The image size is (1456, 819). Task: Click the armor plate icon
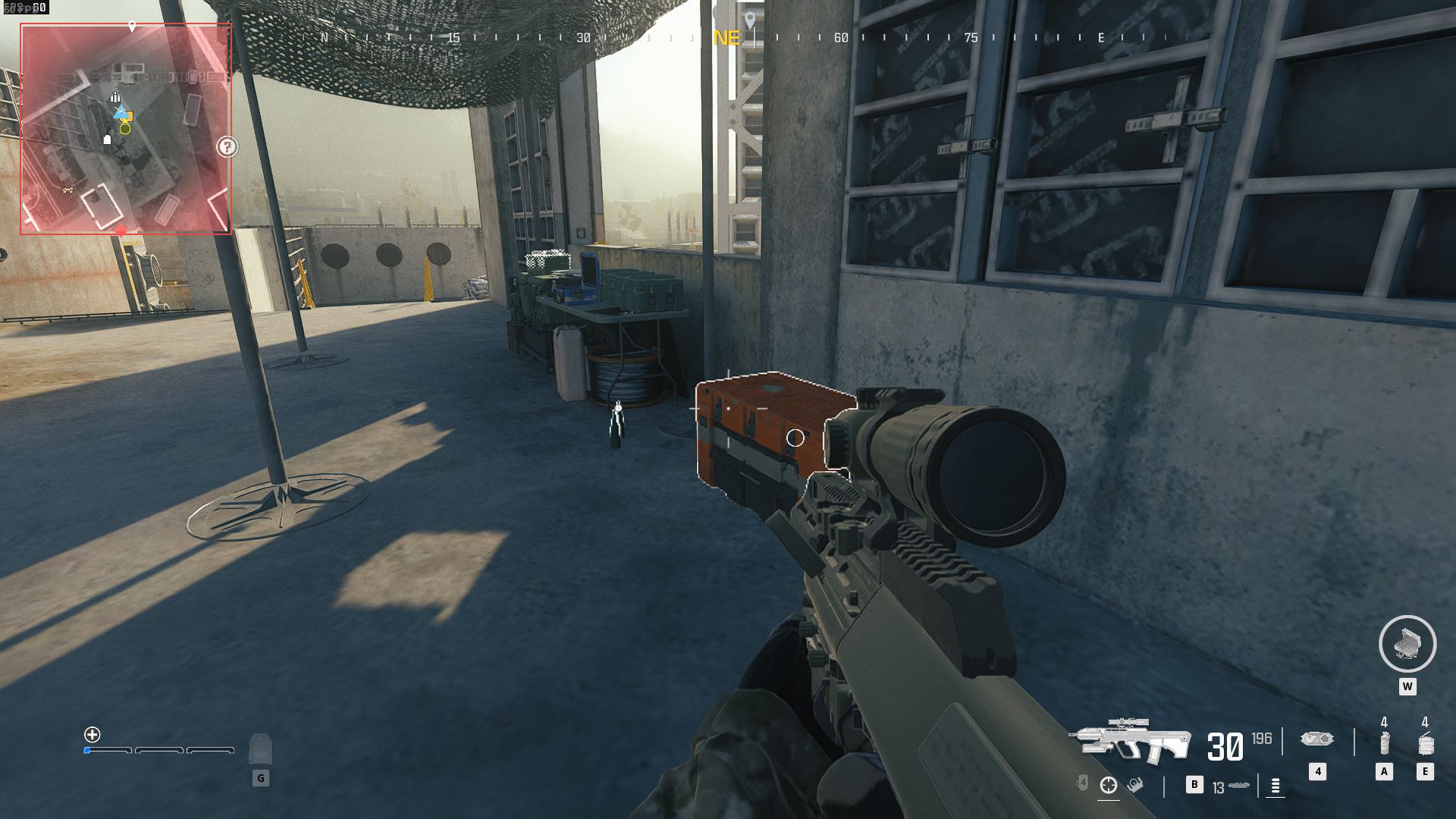pyautogui.click(x=260, y=748)
